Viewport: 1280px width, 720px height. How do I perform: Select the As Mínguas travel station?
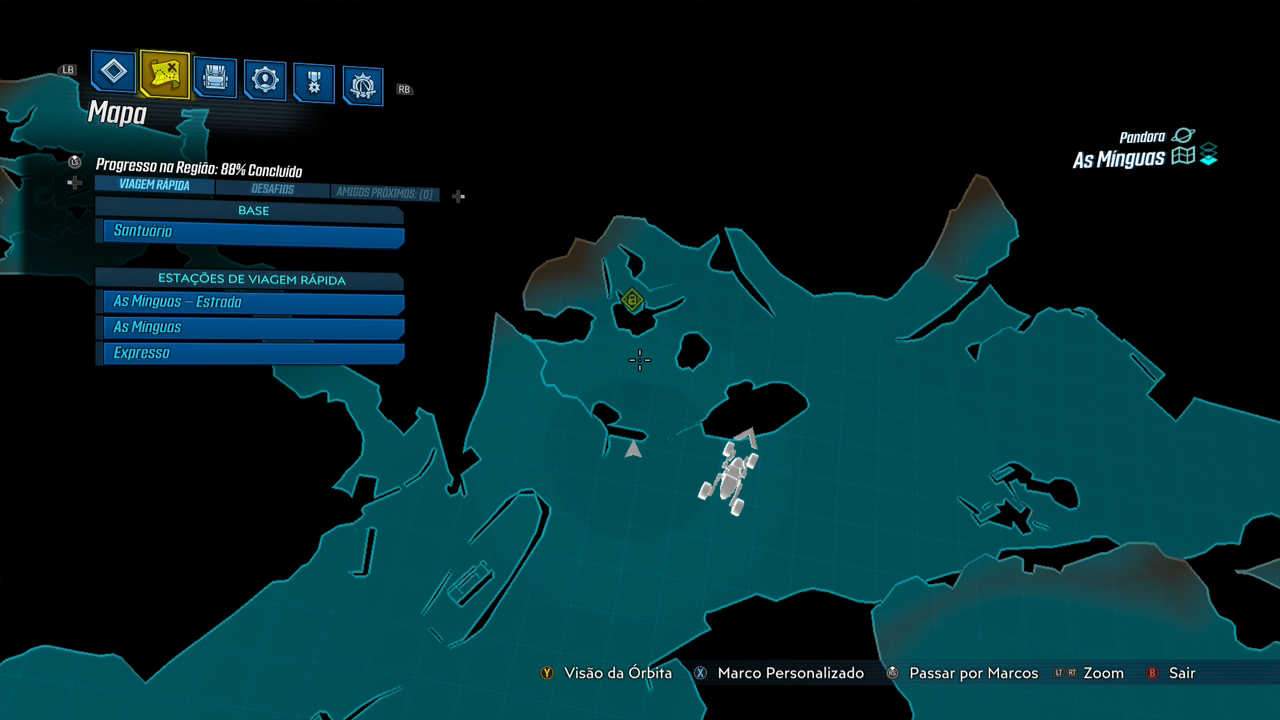click(250, 328)
